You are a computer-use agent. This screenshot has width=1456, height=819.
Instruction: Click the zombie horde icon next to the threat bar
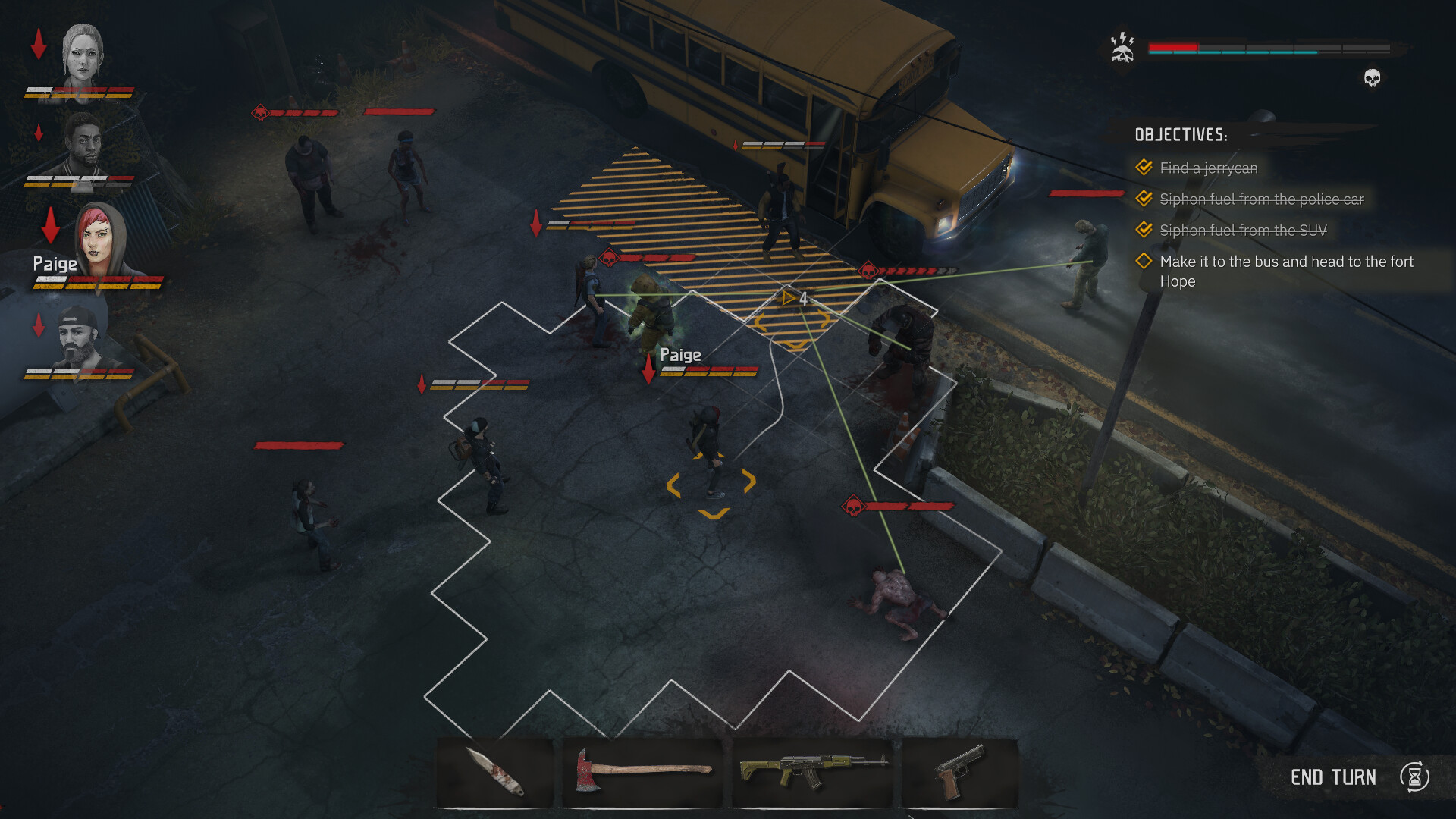1121,47
